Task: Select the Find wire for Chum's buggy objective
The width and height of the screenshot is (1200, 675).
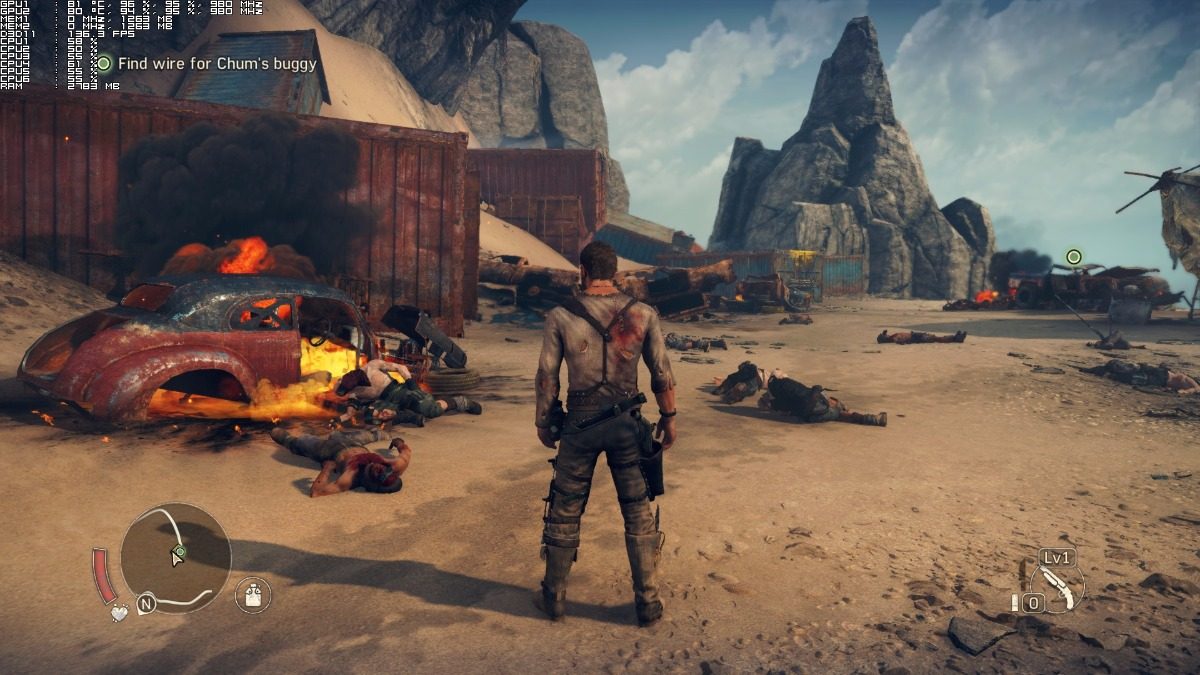Action: tap(216, 64)
